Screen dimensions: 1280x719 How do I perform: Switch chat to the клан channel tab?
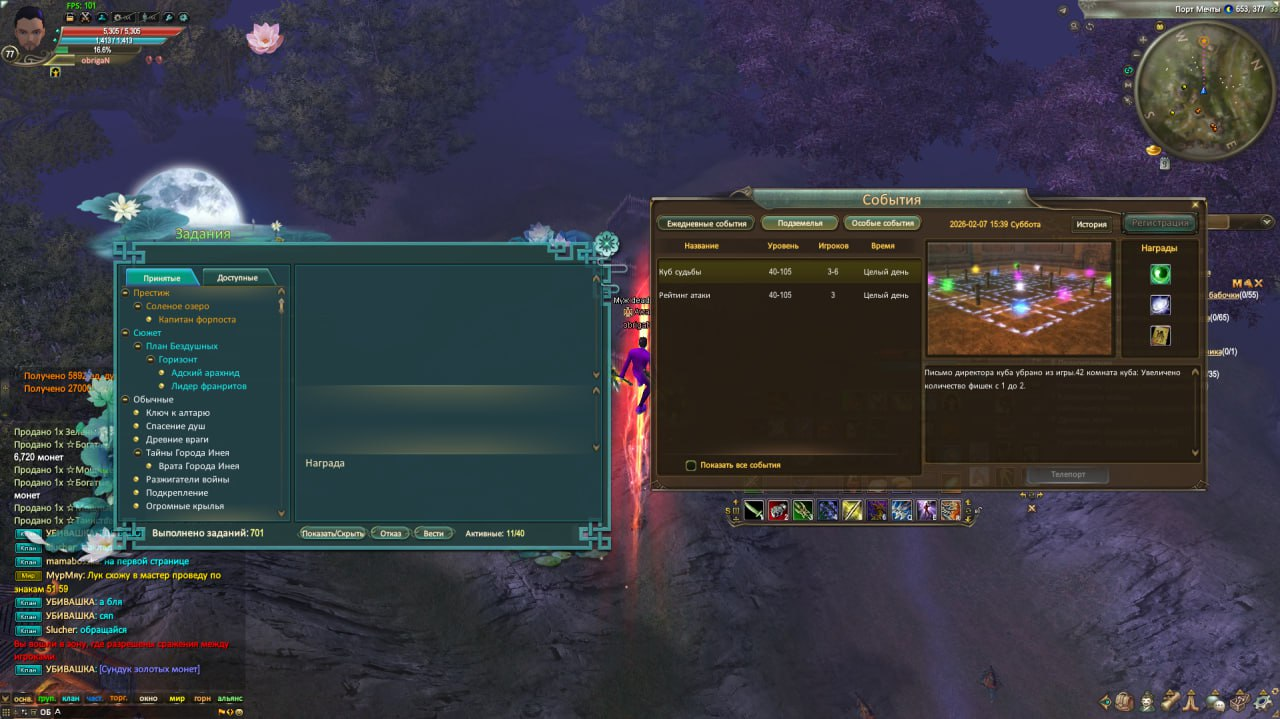(70, 698)
